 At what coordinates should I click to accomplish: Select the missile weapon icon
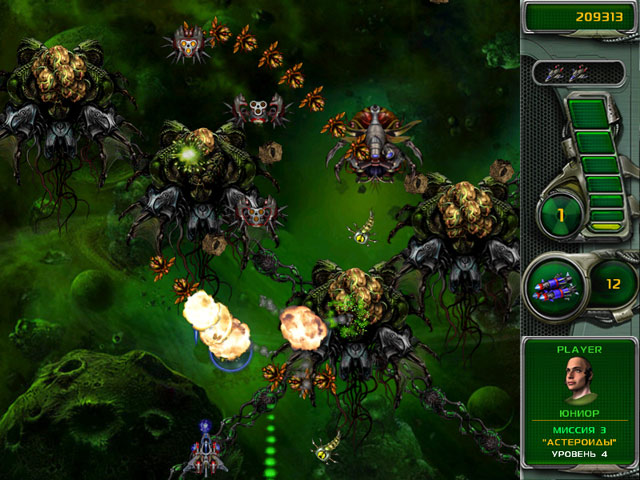point(554,286)
